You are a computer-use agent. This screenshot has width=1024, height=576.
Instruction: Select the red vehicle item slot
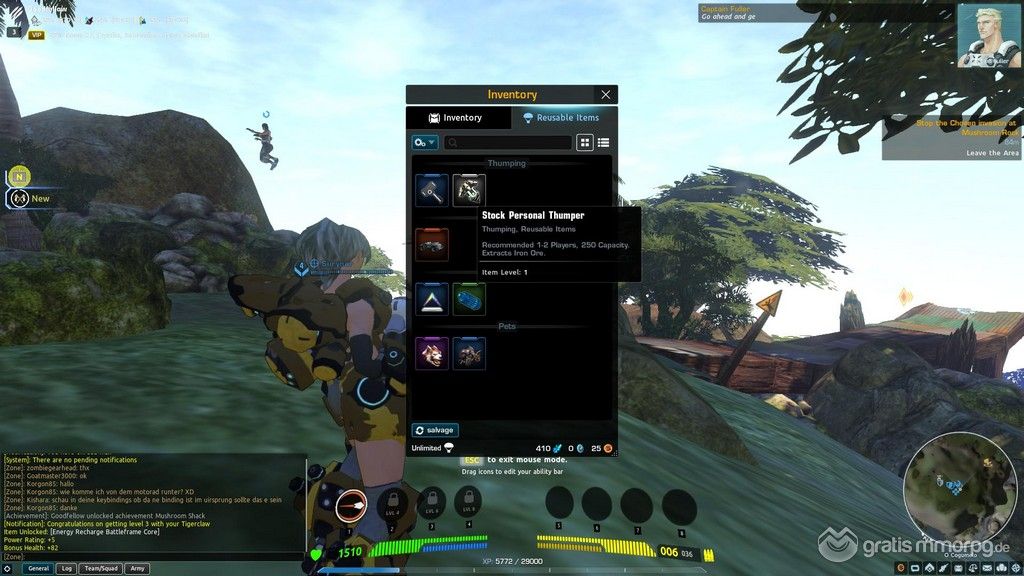click(432, 244)
